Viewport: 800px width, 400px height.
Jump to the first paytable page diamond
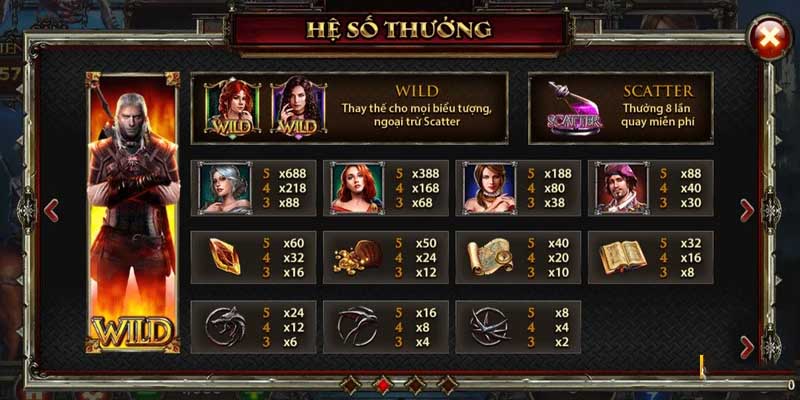point(349,384)
